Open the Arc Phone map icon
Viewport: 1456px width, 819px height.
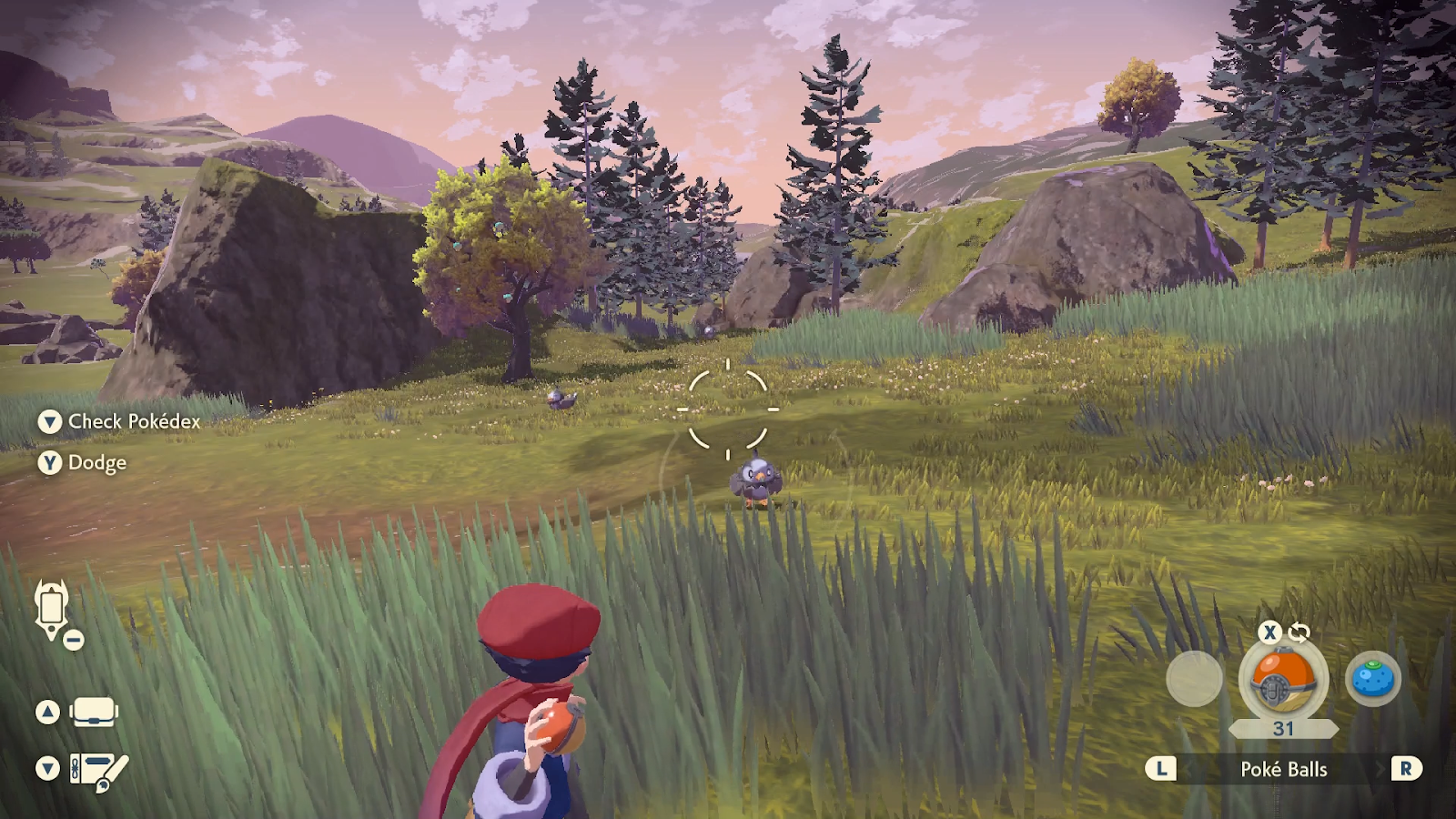click(x=52, y=608)
